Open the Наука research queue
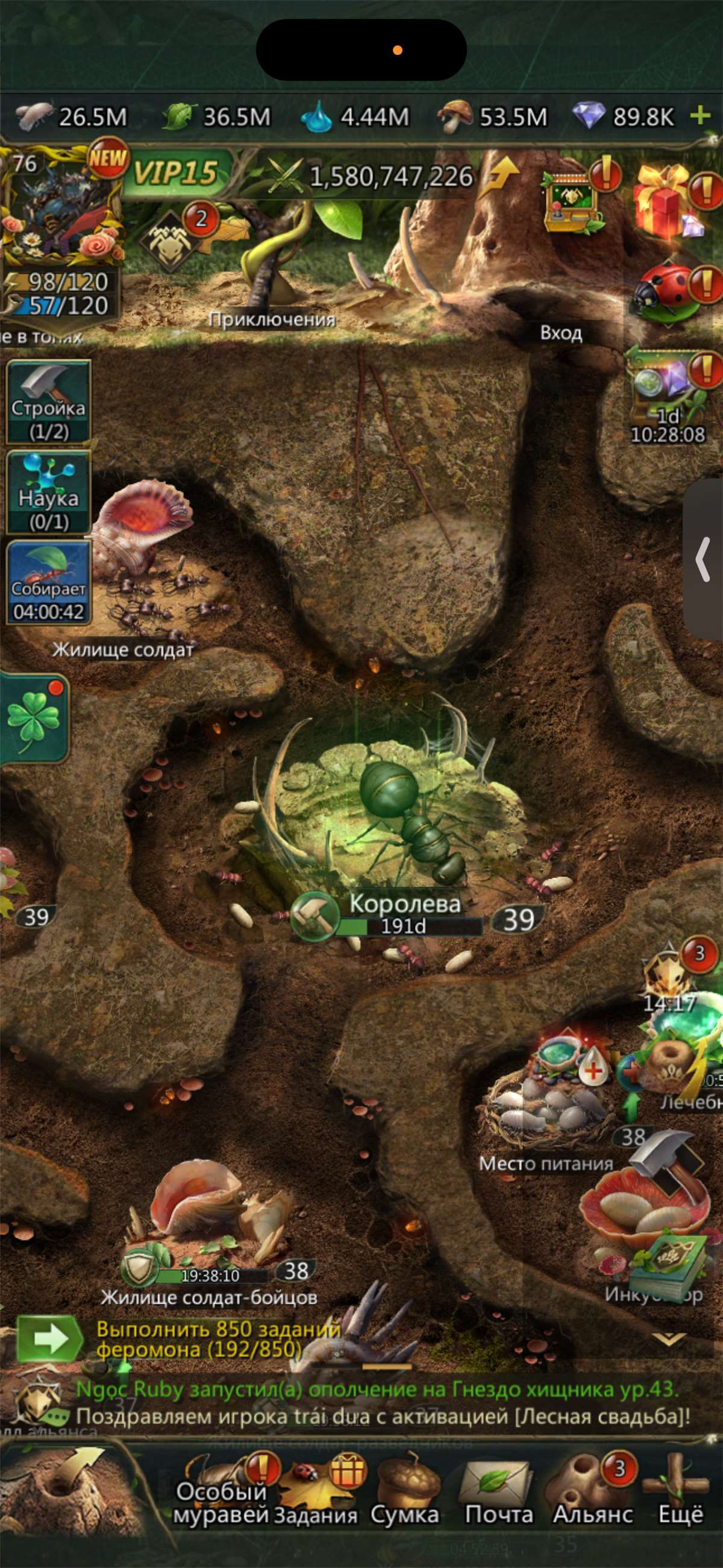Viewport: 723px width, 1568px height. pyautogui.click(x=48, y=493)
